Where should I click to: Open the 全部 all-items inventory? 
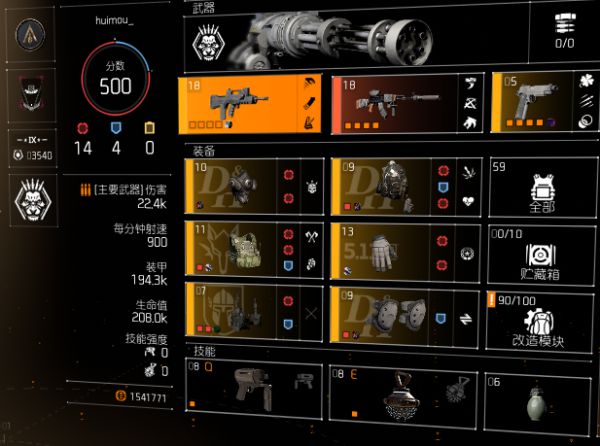click(541, 187)
